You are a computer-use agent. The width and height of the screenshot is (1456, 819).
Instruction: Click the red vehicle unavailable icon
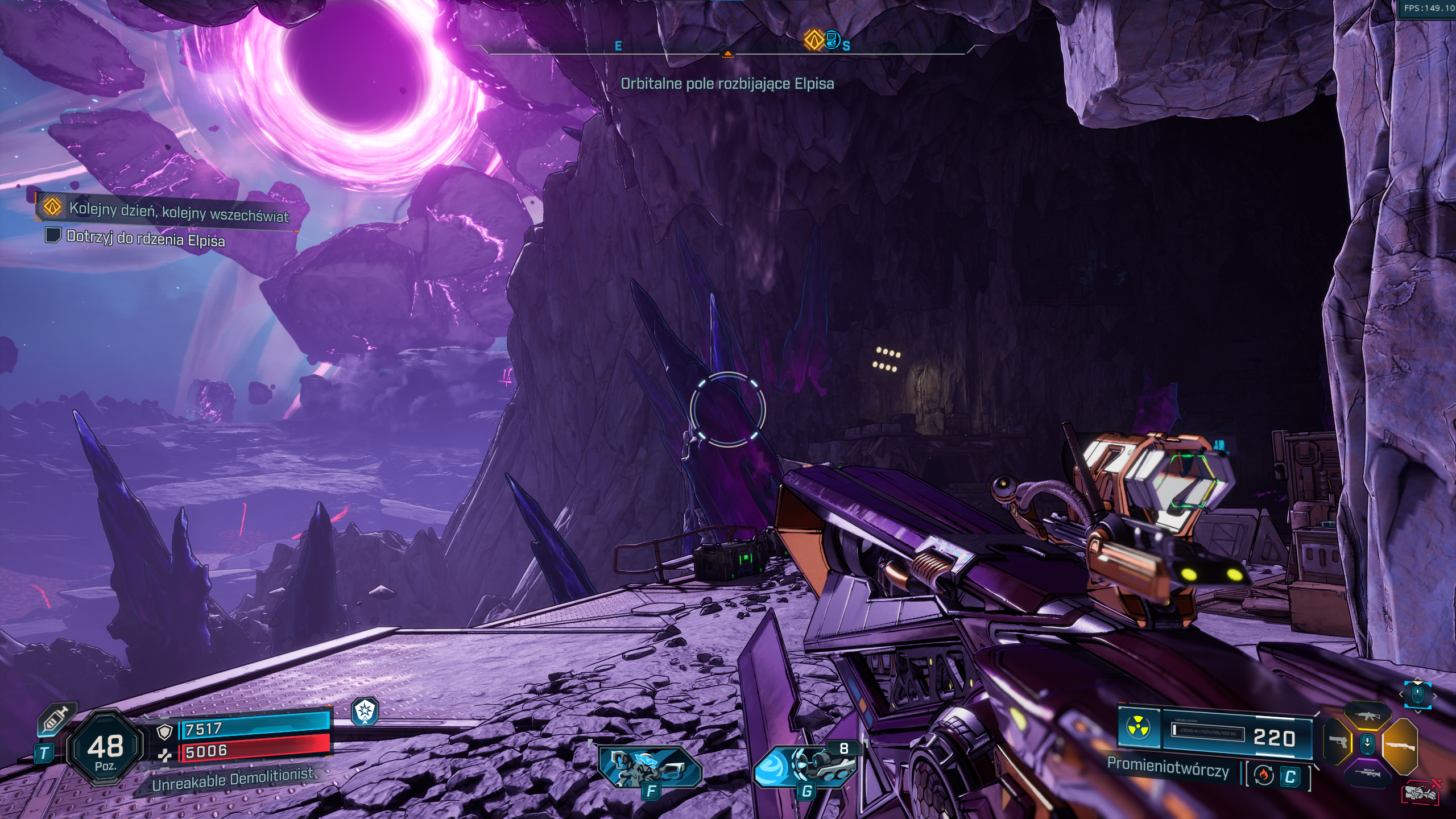coord(1421,792)
